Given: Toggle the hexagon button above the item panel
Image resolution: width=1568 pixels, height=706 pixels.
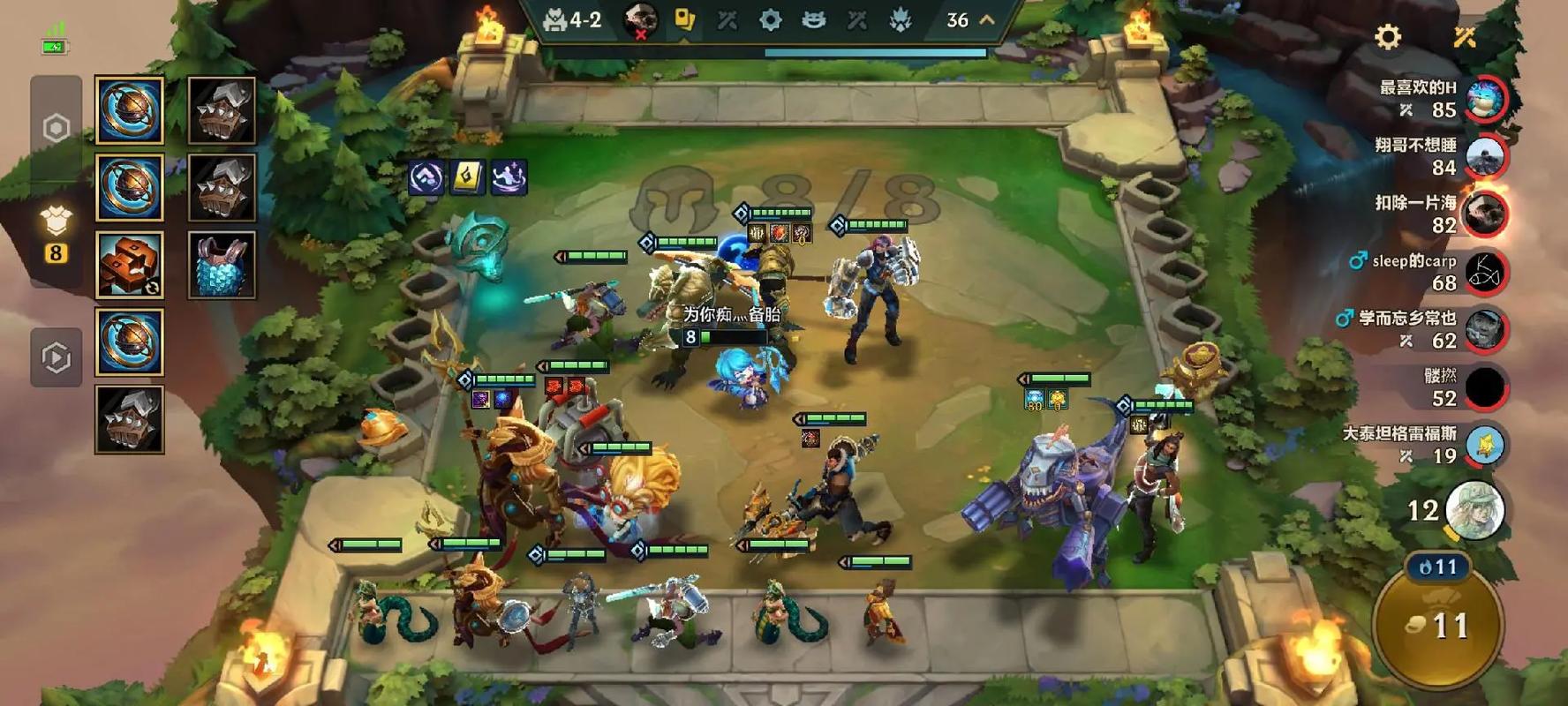Looking at the screenshot, I should point(57,128).
